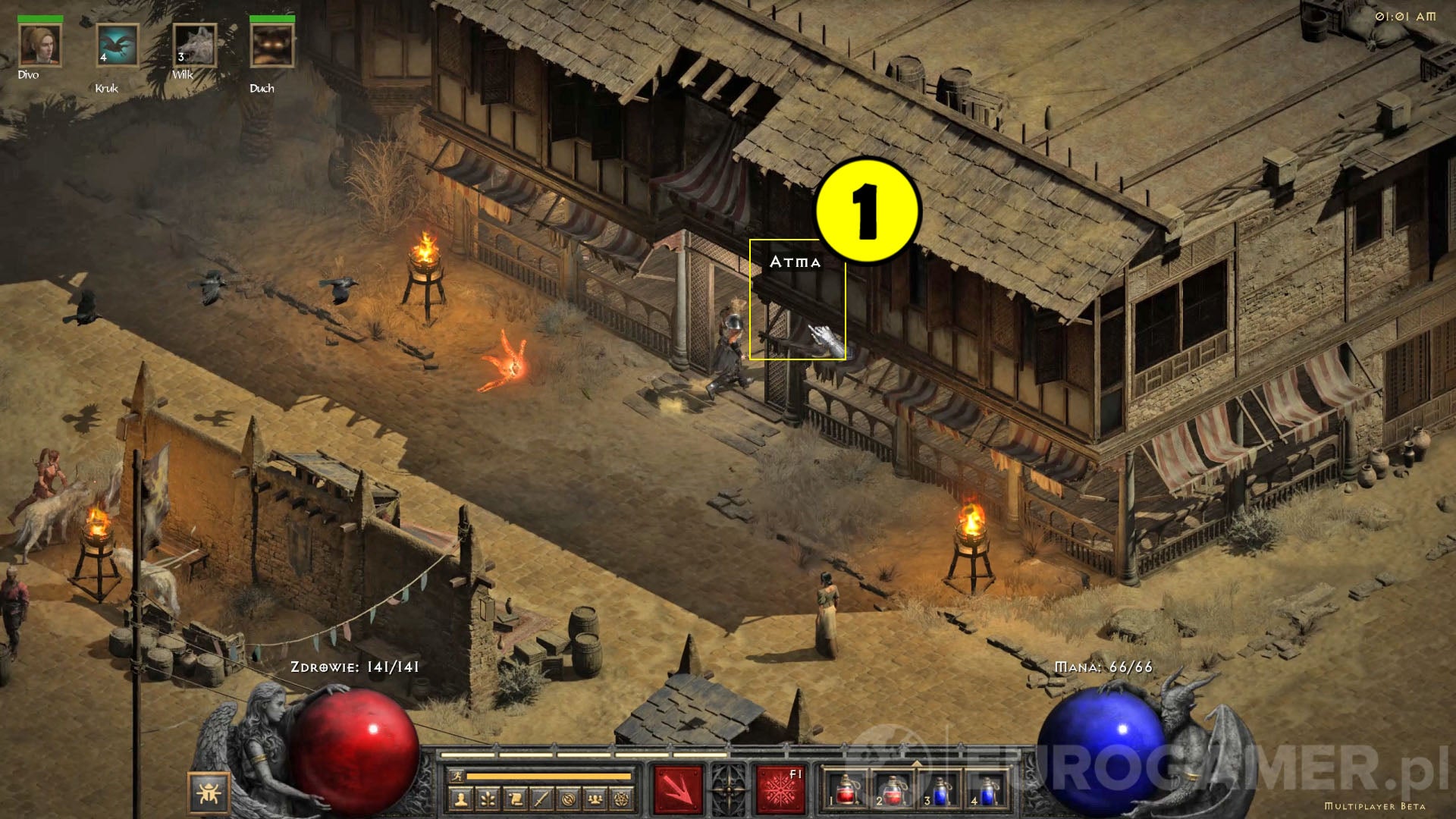The height and width of the screenshot is (819, 1456).
Task: Toggle run/walk mode above the mini menu
Action: tap(457, 777)
